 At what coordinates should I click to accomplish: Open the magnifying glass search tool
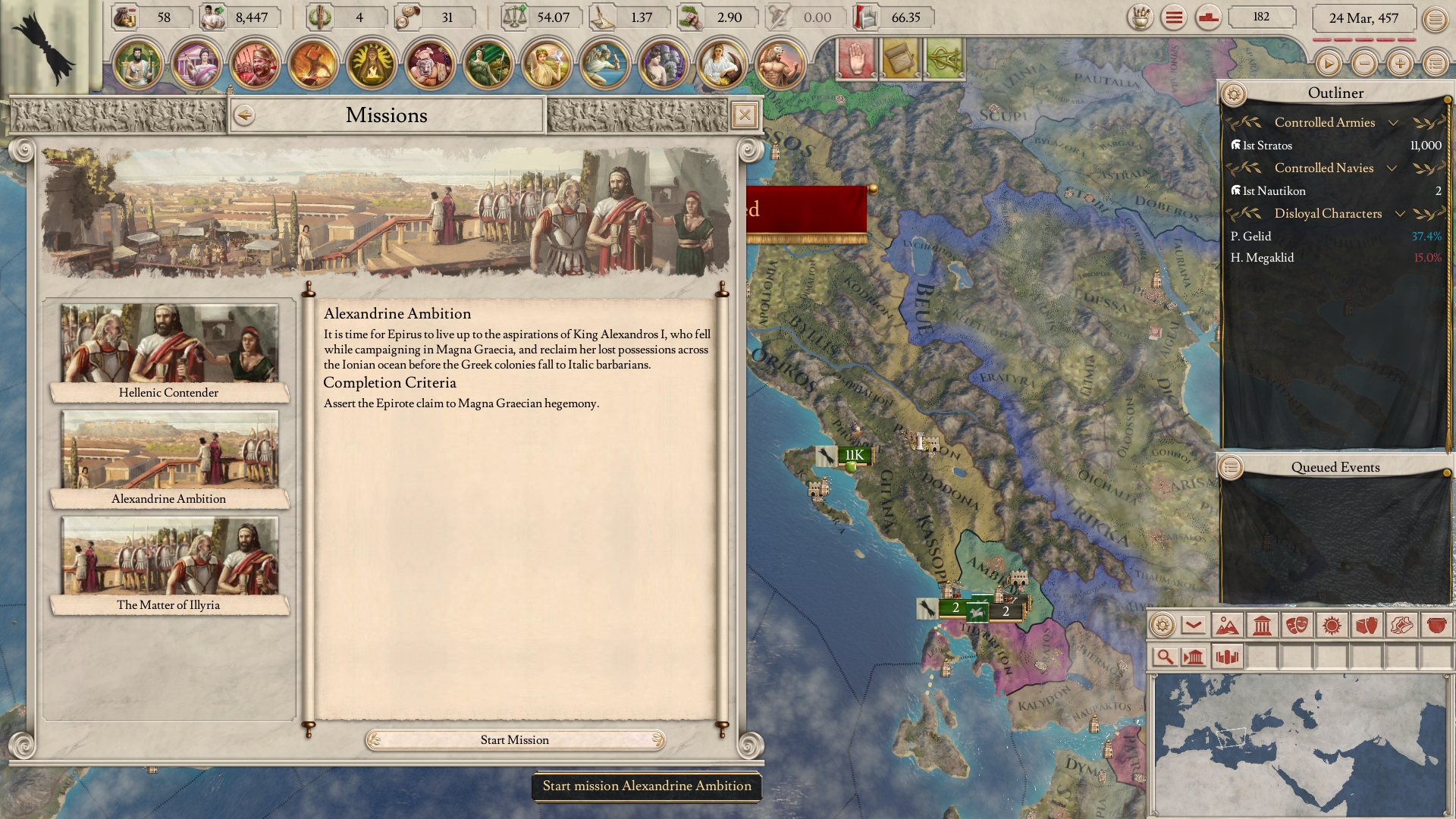(x=1164, y=657)
